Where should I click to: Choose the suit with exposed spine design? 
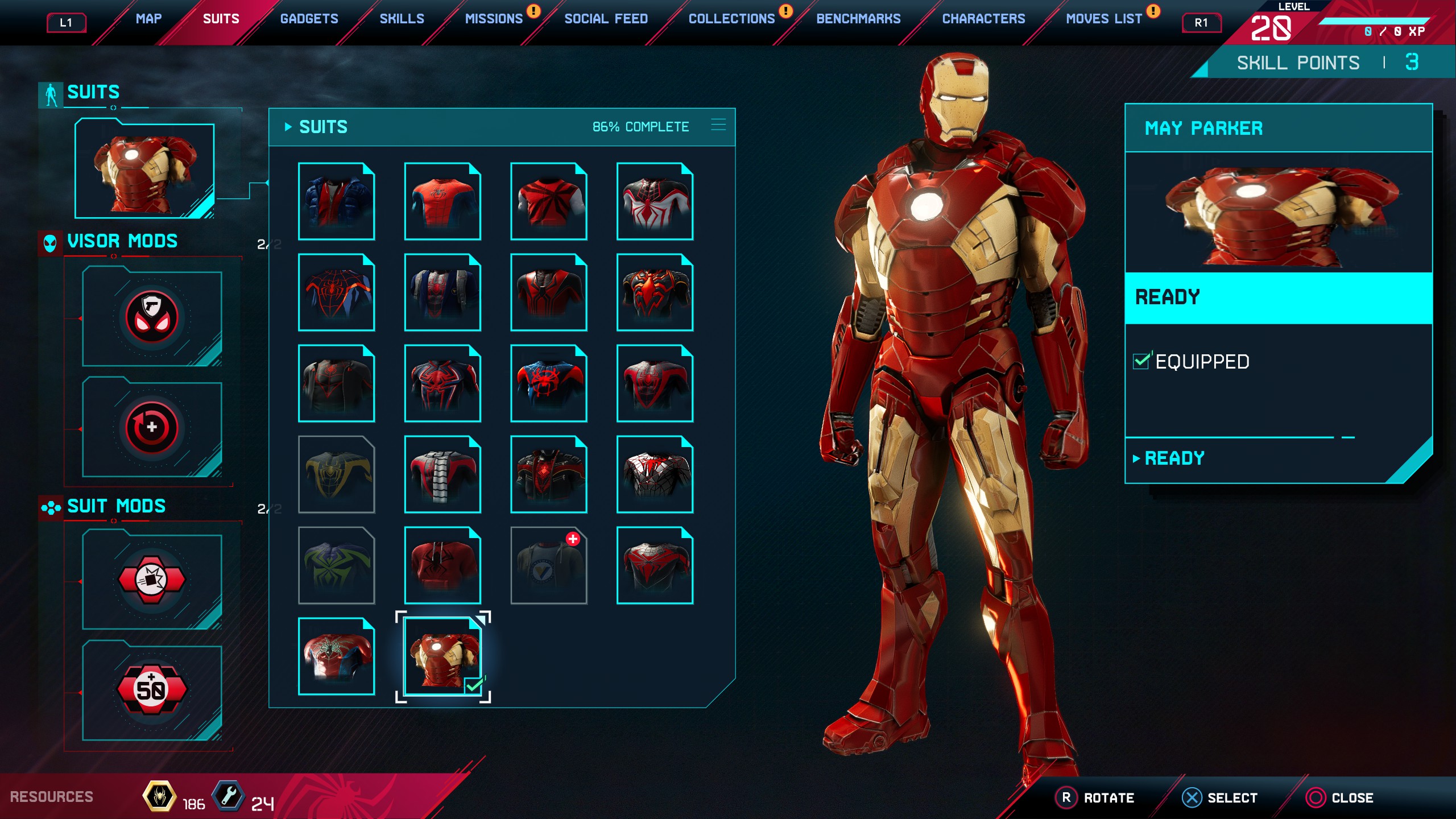[x=442, y=474]
